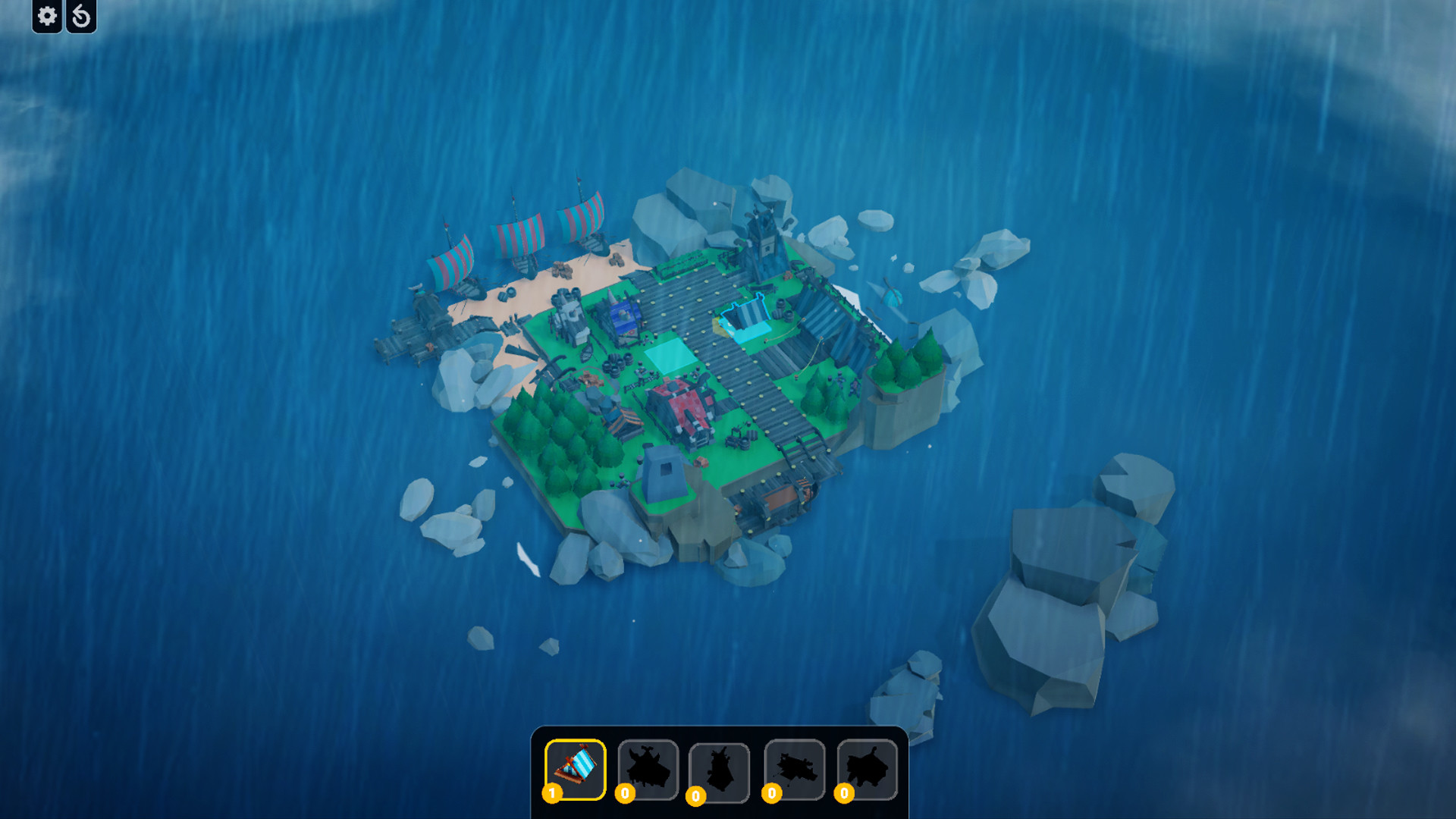
Task: Open the settings gear menu
Action: [x=45, y=16]
